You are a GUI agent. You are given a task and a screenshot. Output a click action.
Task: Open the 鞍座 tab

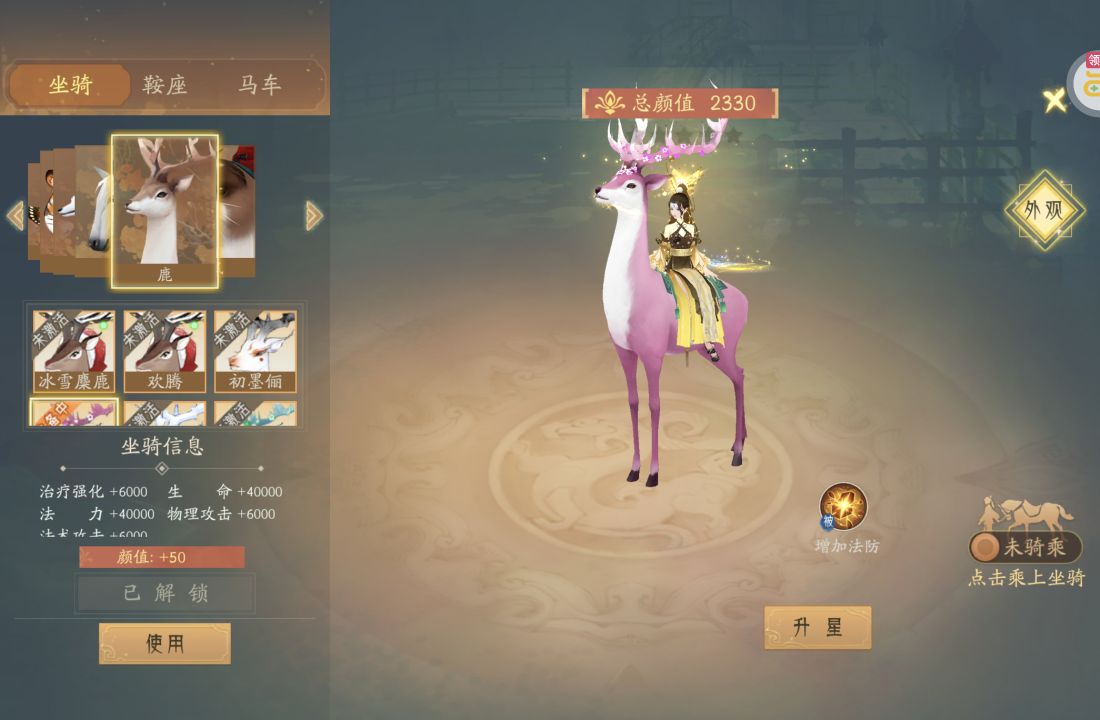pyautogui.click(x=165, y=85)
